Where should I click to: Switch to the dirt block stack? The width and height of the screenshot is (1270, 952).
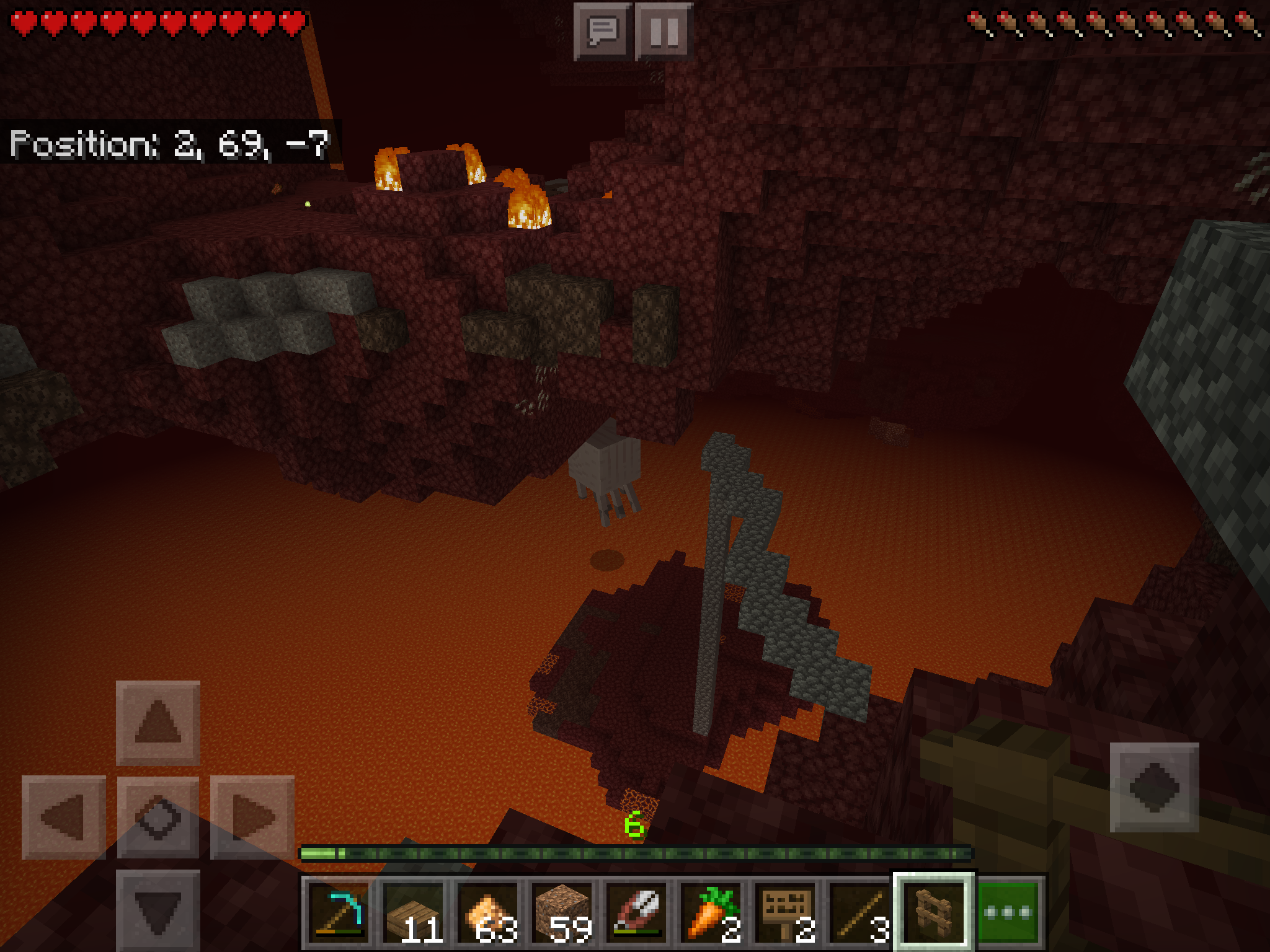(x=562, y=912)
